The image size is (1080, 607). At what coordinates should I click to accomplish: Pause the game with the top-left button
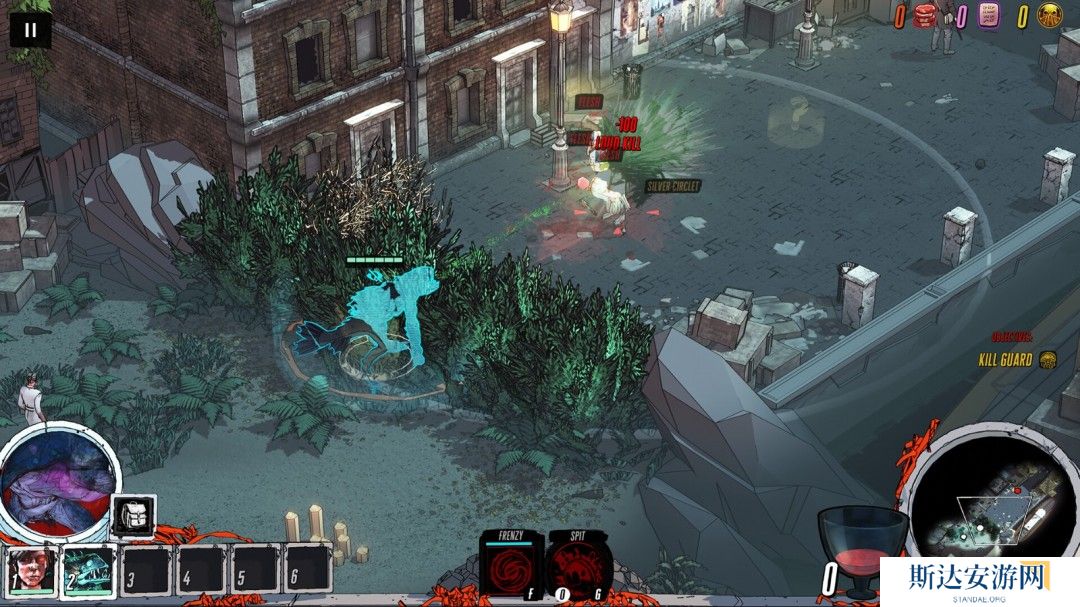click(x=30, y=30)
